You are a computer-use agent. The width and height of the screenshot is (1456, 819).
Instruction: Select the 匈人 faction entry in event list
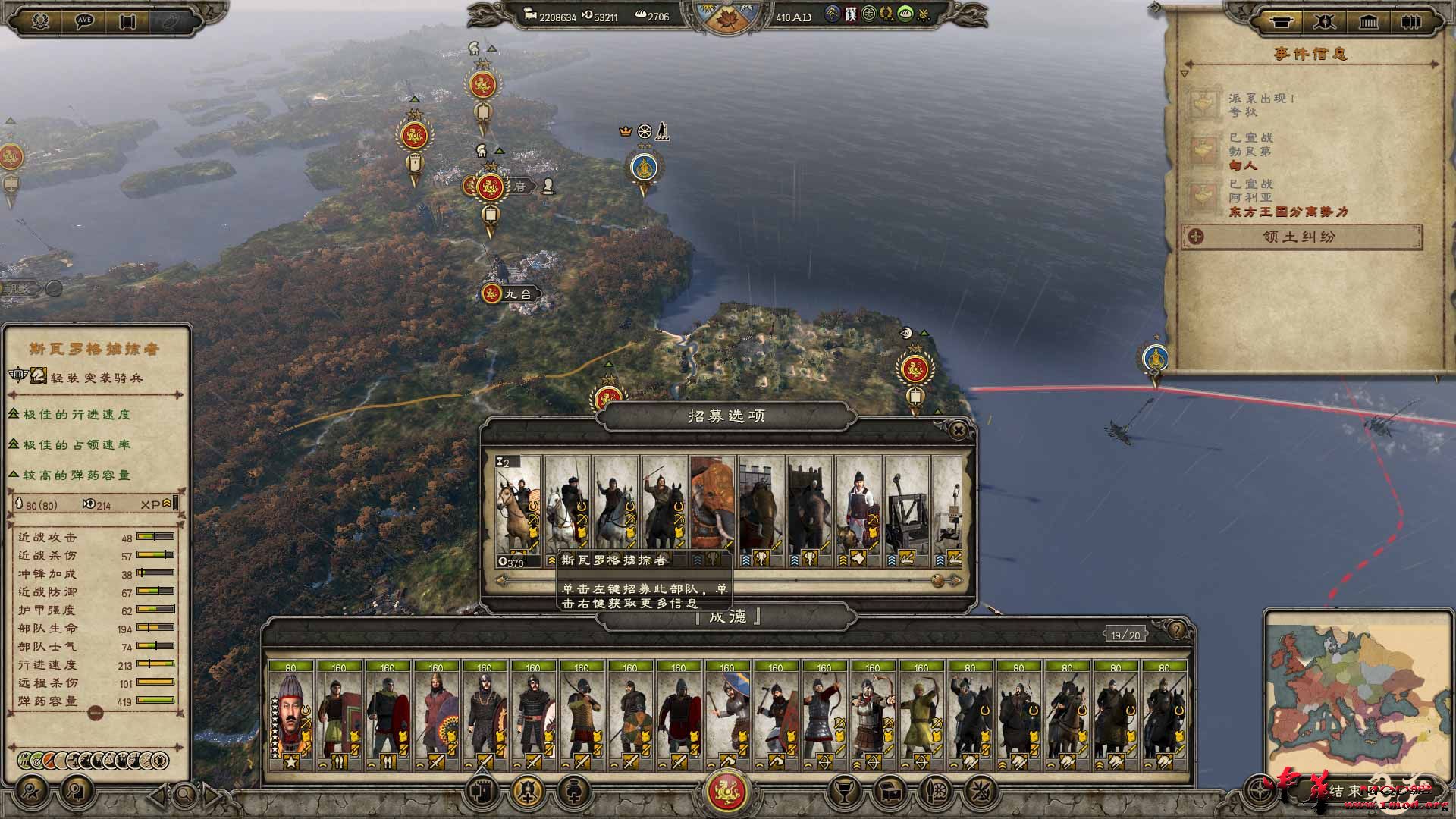pyautogui.click(x=1242, y=166)
